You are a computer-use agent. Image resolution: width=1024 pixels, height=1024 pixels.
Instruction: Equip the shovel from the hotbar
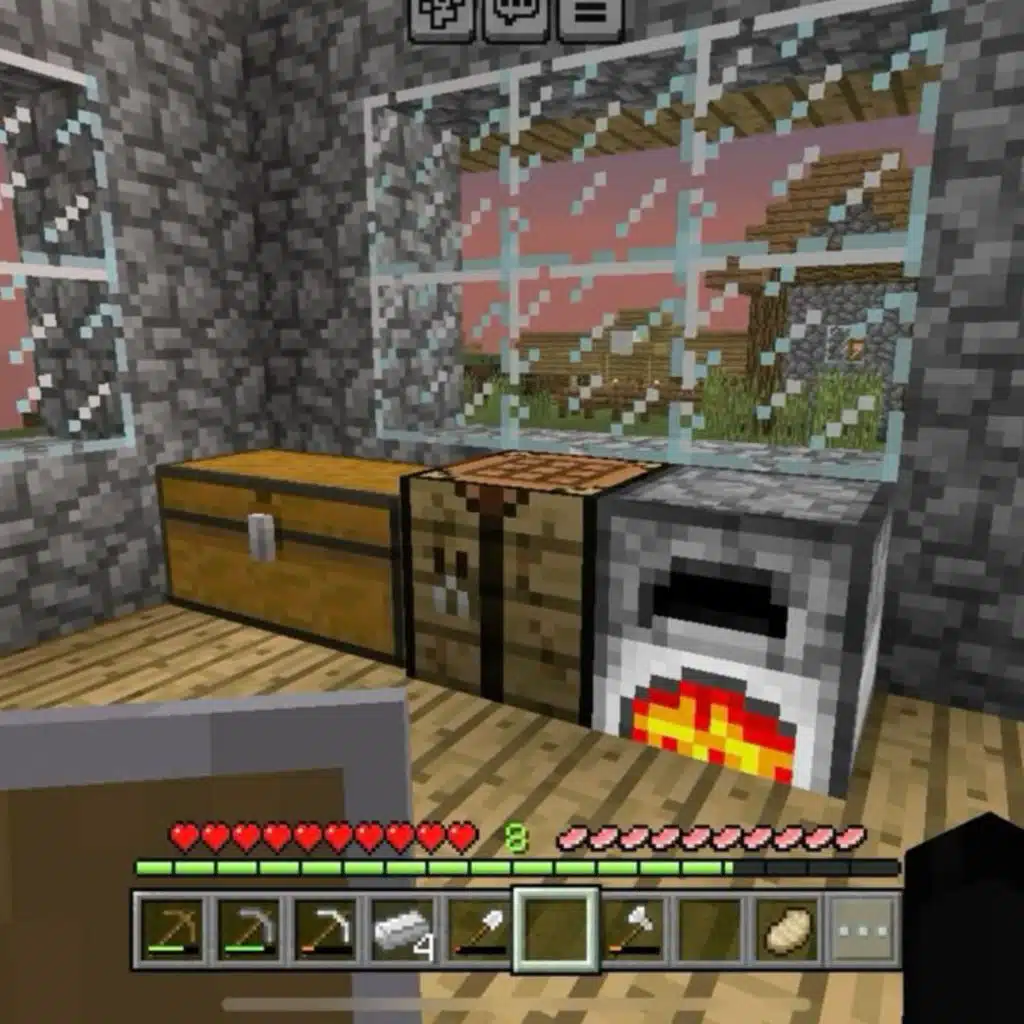tap(480, 930)
